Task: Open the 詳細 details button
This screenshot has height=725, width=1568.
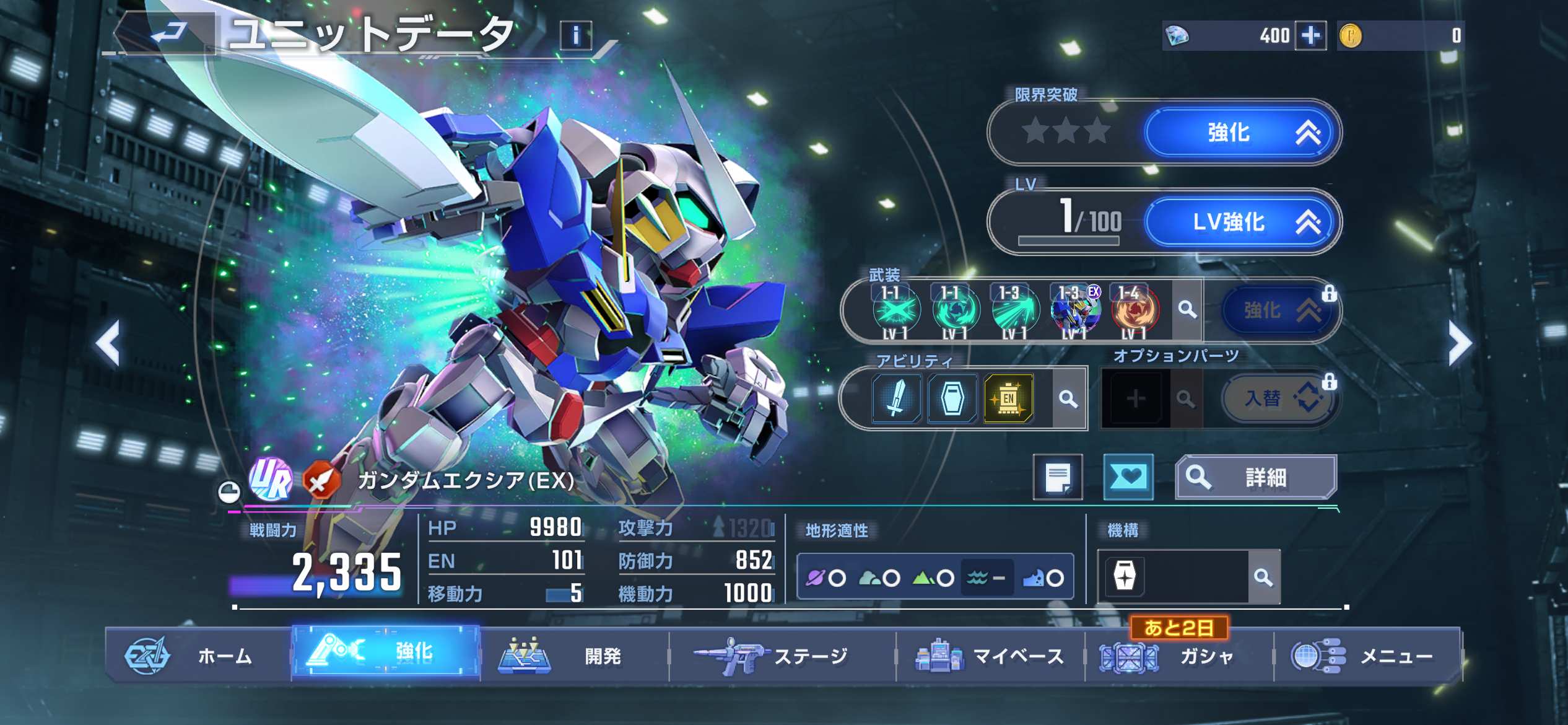Action: point(1256,477)
